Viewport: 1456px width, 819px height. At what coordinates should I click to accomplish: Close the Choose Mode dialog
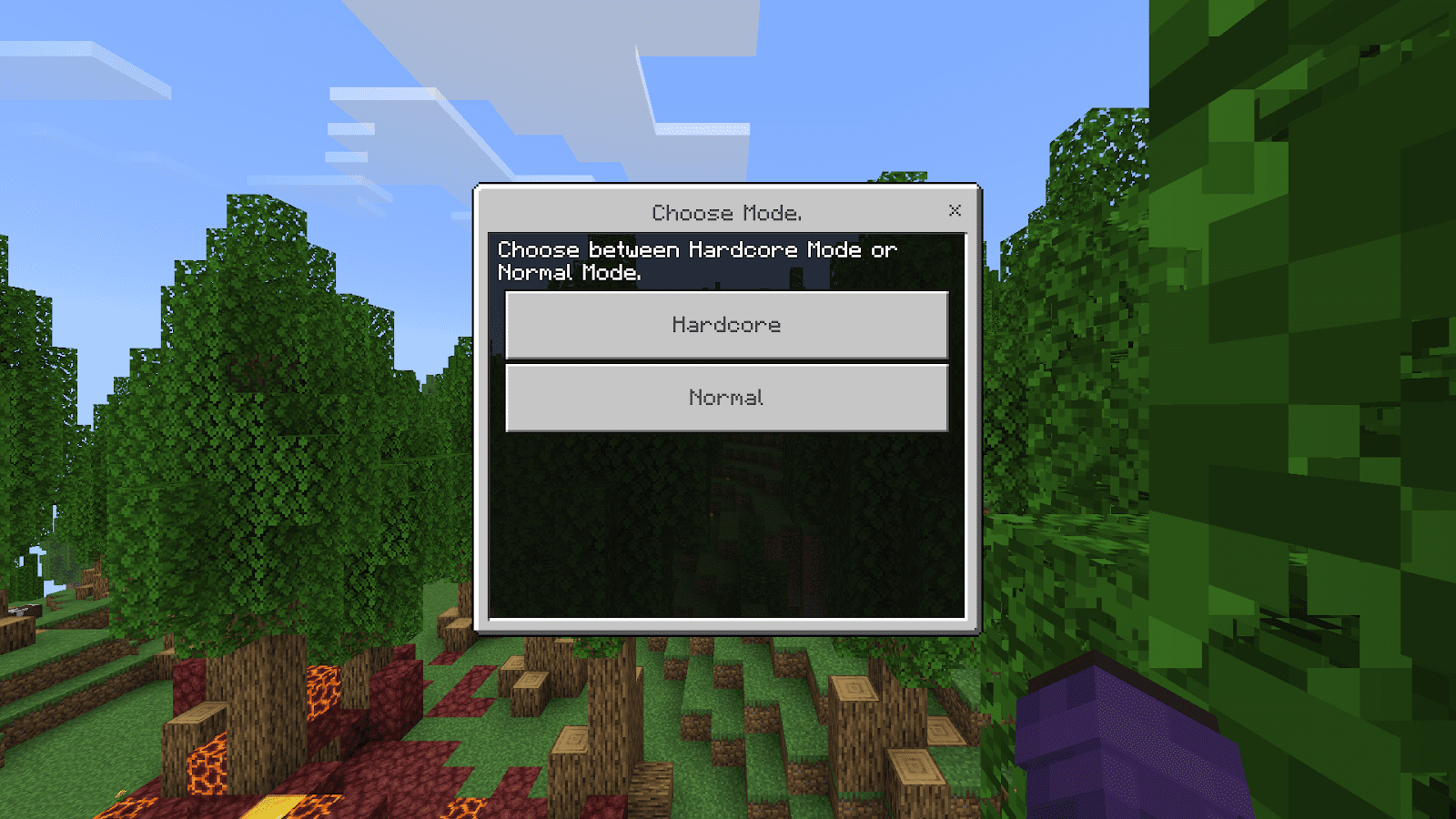(955, 210)
